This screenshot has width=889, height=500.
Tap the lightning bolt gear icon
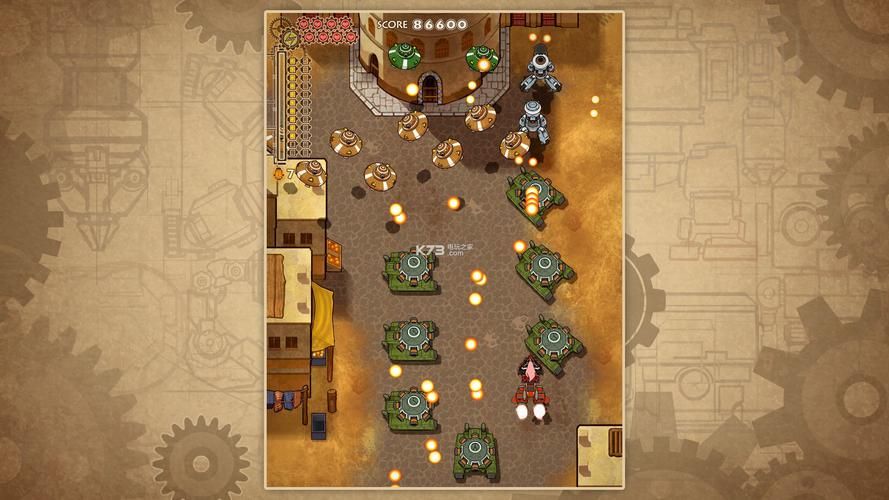(x=293, y=37)
